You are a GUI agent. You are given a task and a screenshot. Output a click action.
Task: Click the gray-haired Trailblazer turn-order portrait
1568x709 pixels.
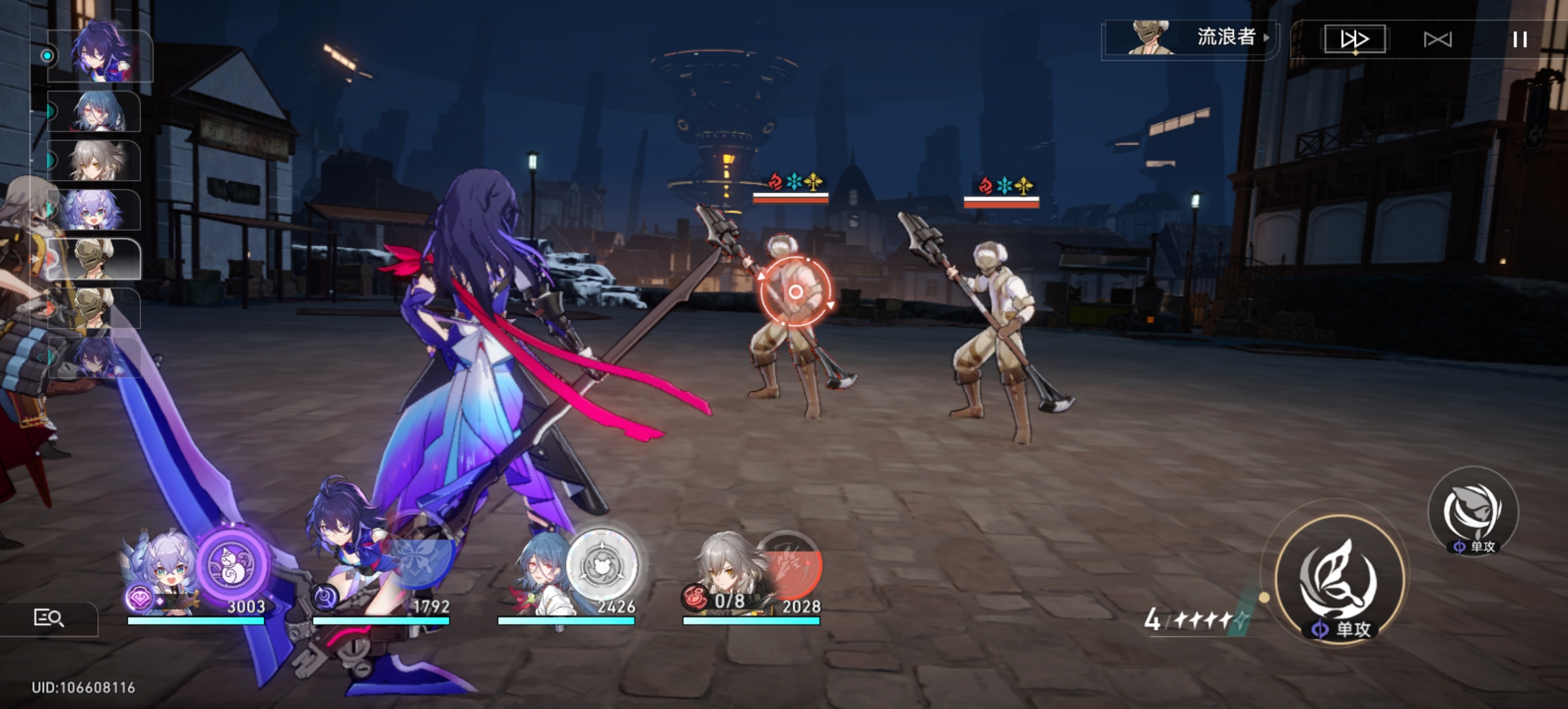[94, 161]
